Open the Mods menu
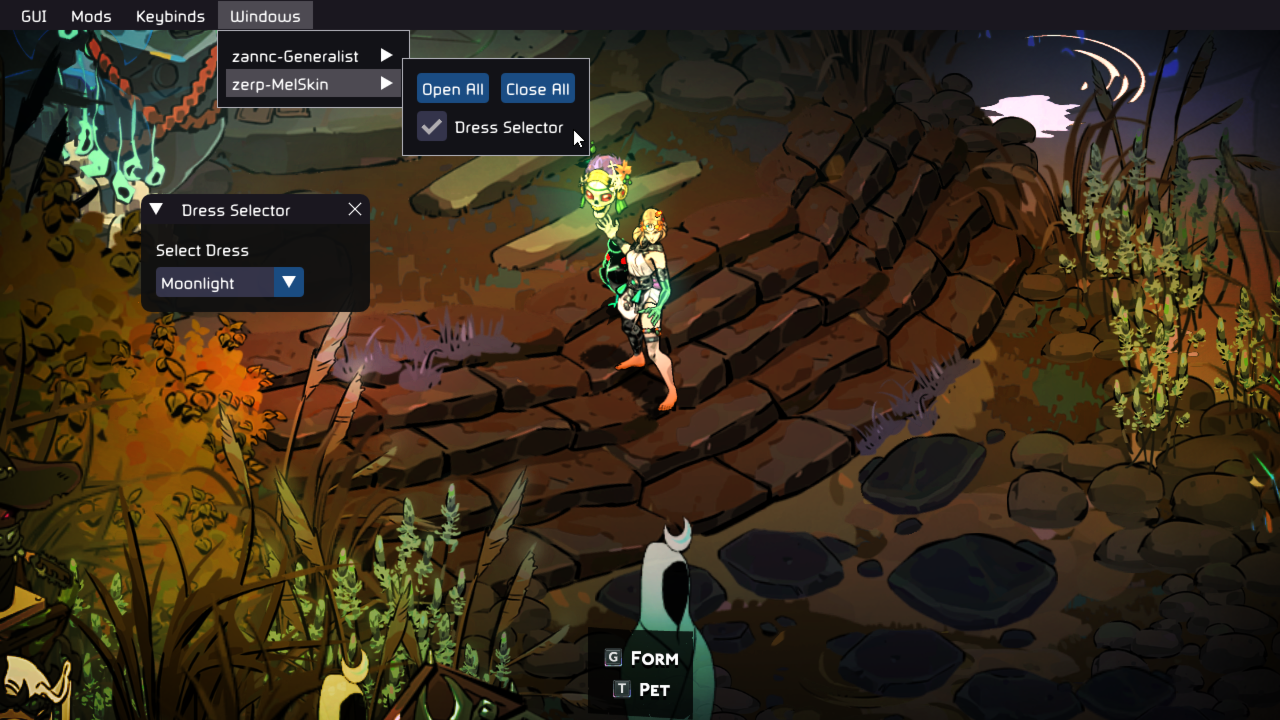The image size is (1280, 720). pyautogui.click(x=91, y=16)
